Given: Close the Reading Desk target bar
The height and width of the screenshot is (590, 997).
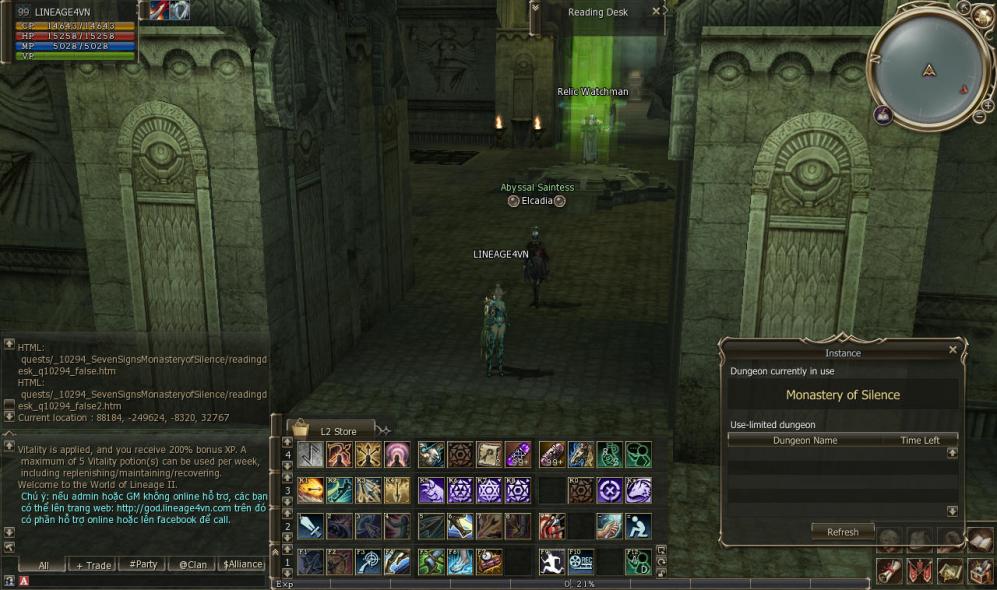Looking at the screenshot, I should click(x=656, y=12).
